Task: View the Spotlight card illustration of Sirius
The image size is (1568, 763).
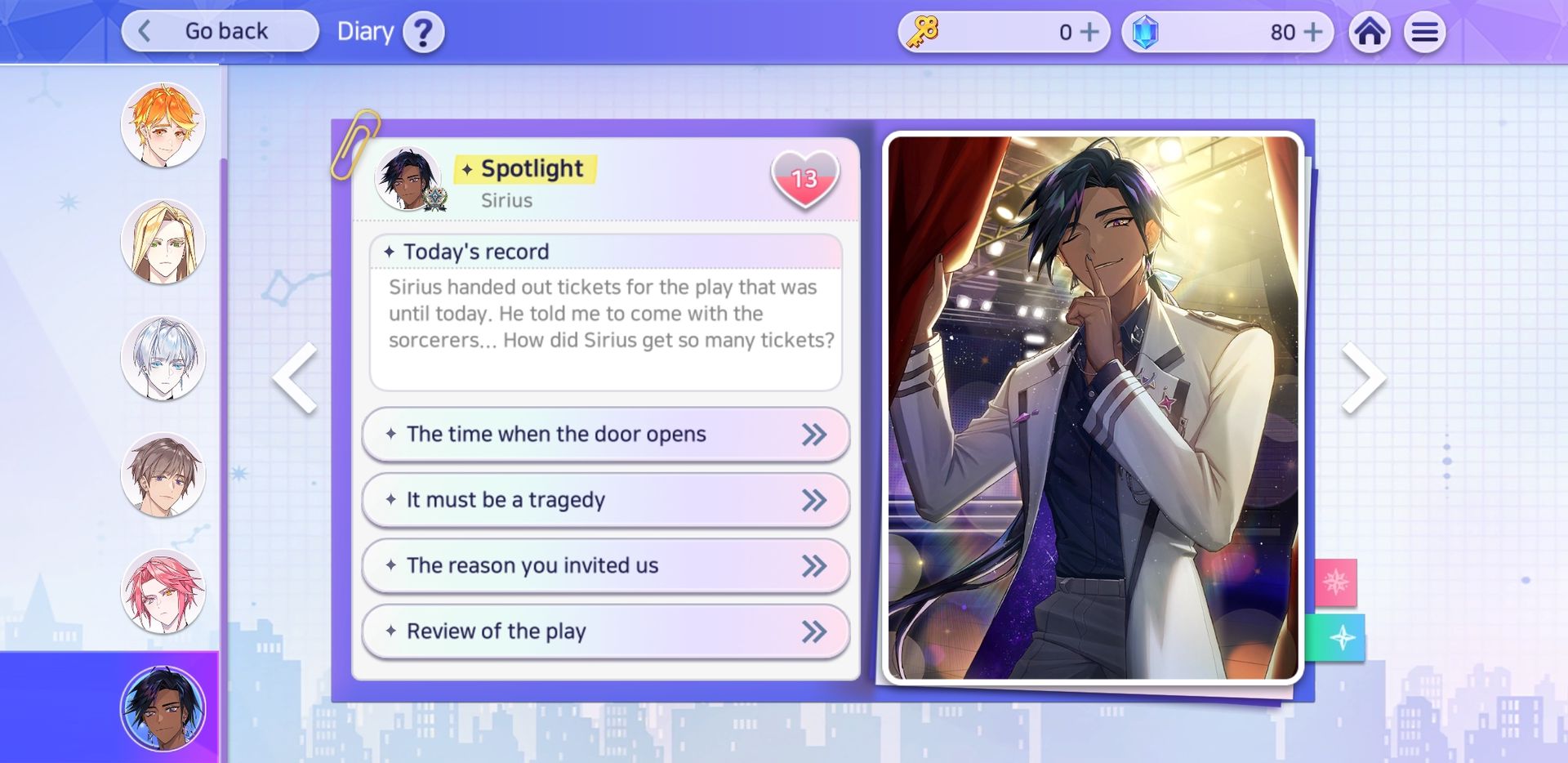Action: pyautogui.click(x=1093, y=407)
